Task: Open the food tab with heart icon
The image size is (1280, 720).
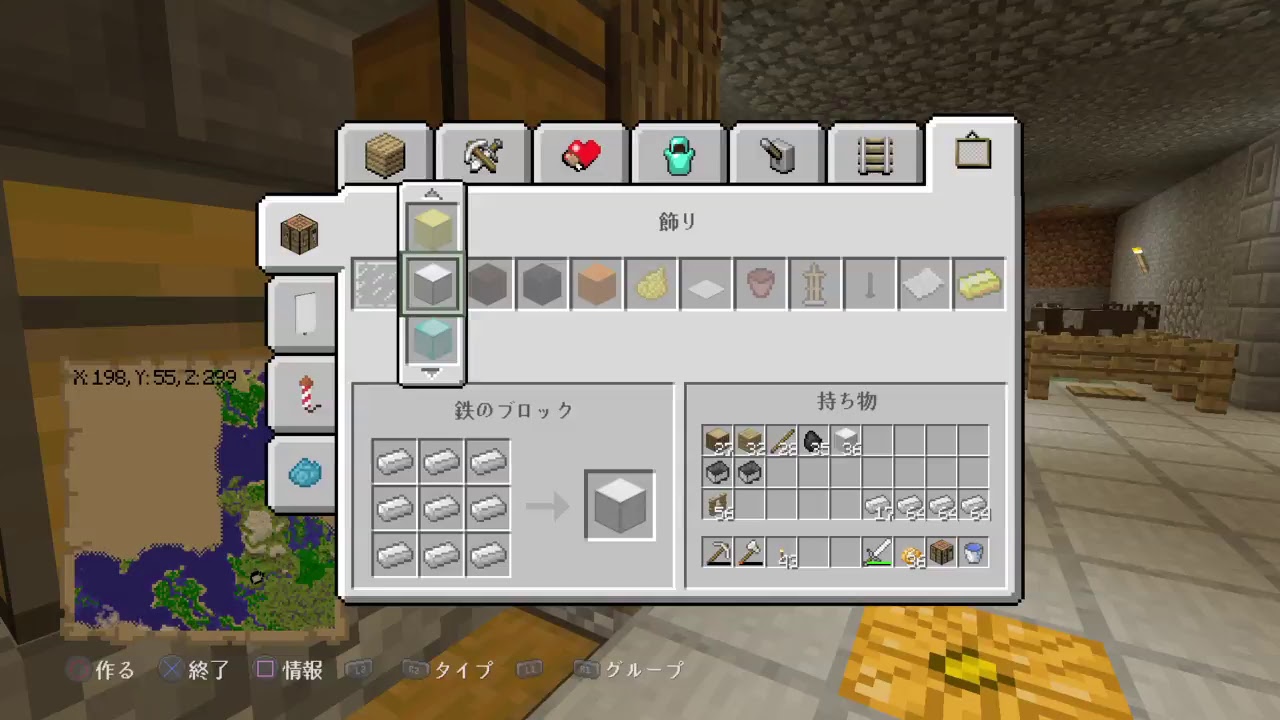Action: (x=580, y=152)
